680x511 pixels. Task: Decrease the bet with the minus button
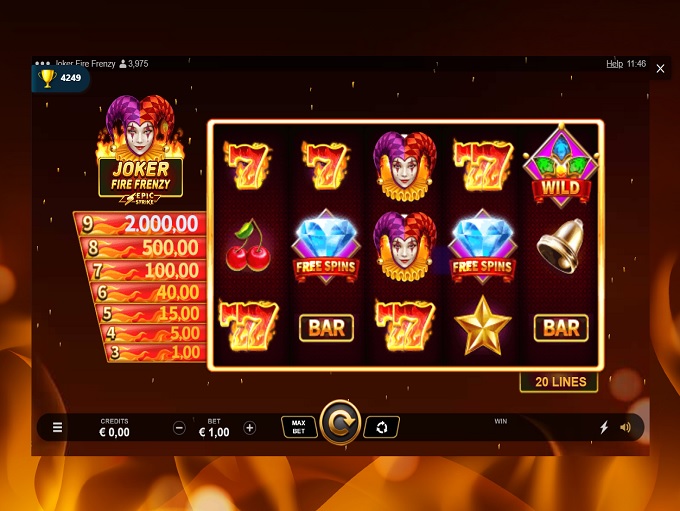click(179, 428)
